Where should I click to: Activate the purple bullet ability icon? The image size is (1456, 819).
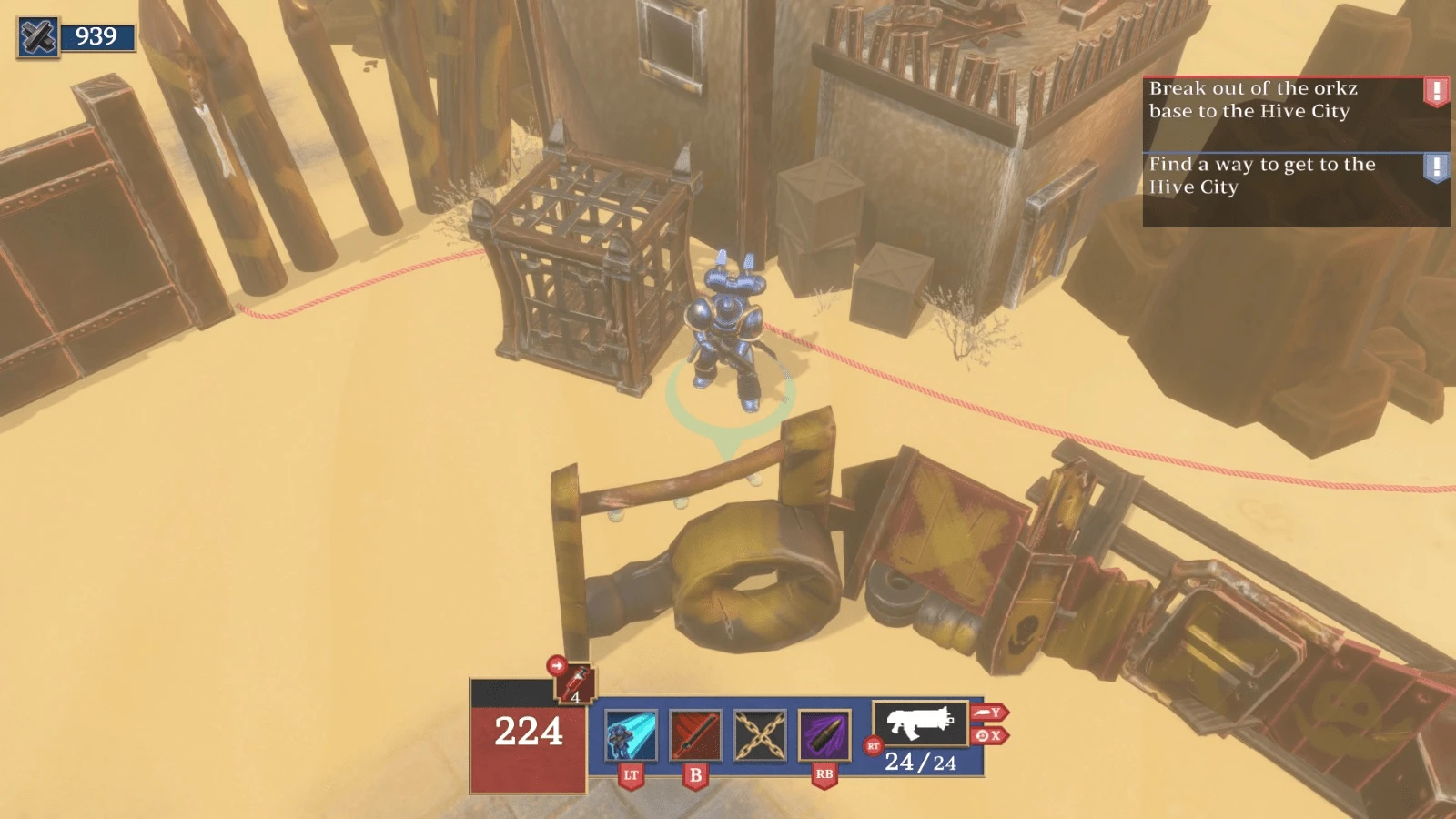824,735
